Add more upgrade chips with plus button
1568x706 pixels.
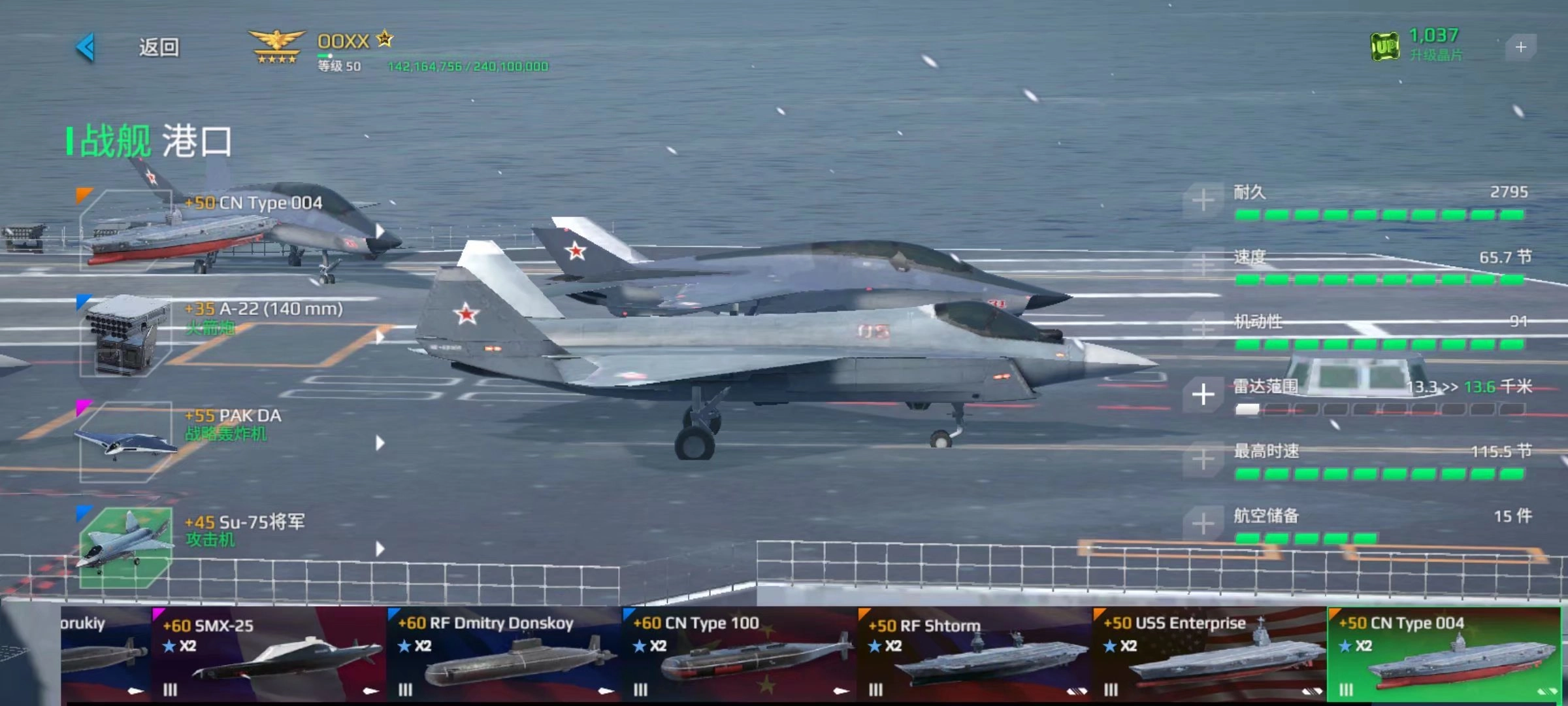coord(1520,47)
